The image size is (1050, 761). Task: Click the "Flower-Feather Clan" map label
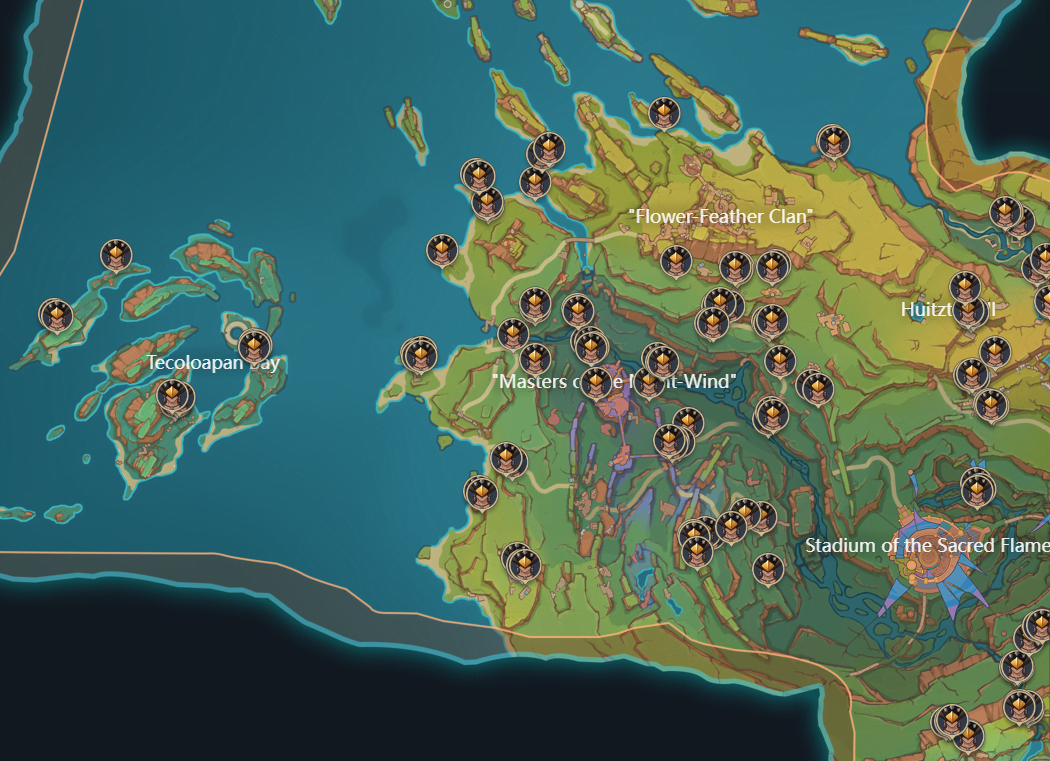click(720, 216)
